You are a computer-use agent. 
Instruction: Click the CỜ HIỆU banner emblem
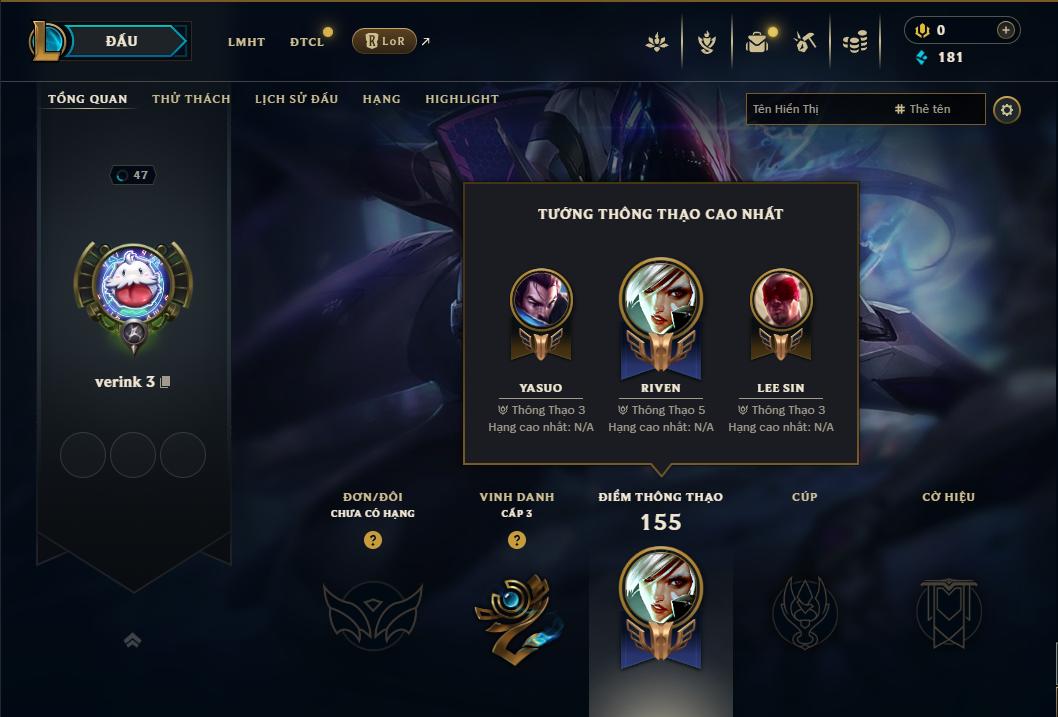pos(948,611)
